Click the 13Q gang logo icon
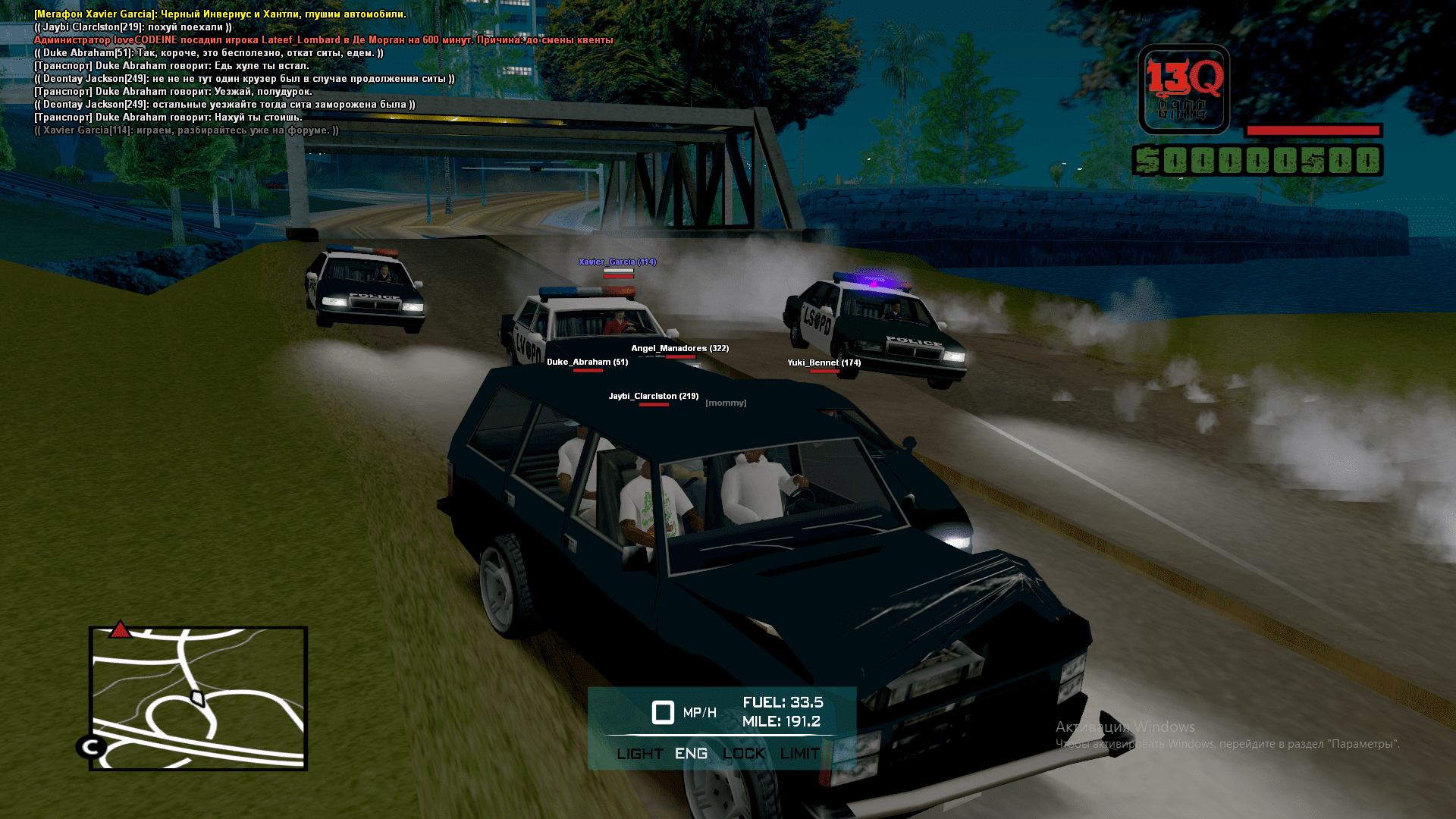The image size is (1456, 819). pos(1184,89)
